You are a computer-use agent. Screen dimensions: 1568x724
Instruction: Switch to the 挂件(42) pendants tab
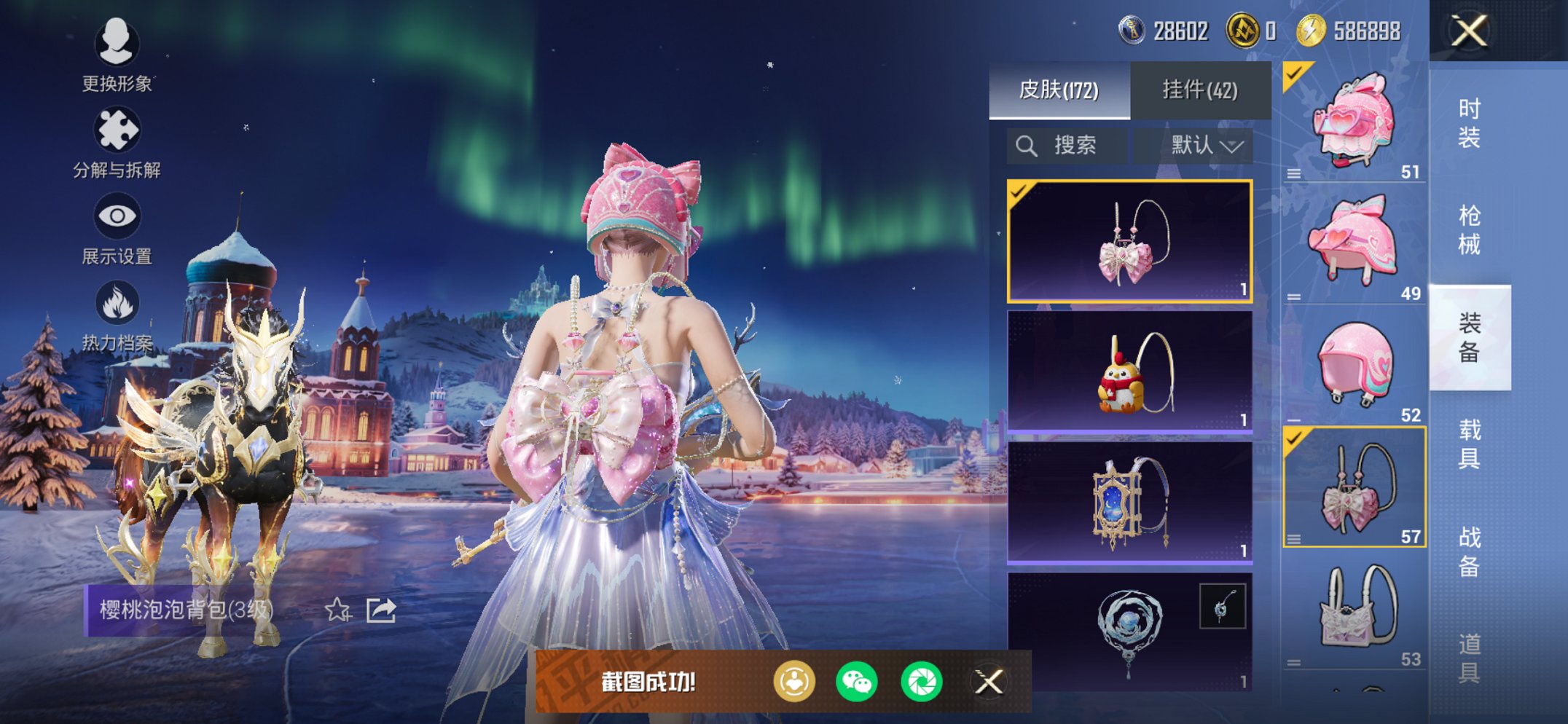[x=1199, y=90]
